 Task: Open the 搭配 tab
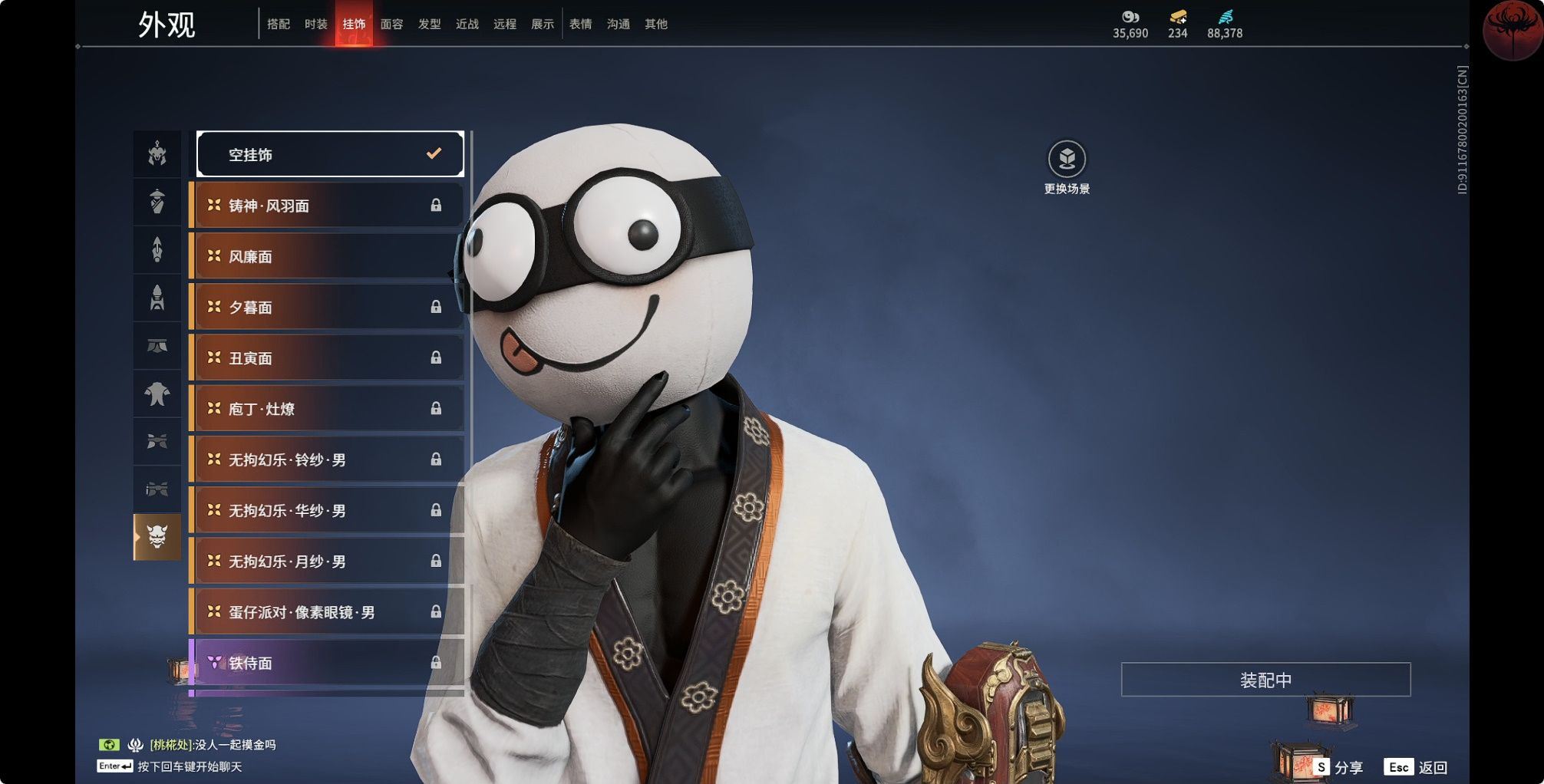(x=278, y=25)
